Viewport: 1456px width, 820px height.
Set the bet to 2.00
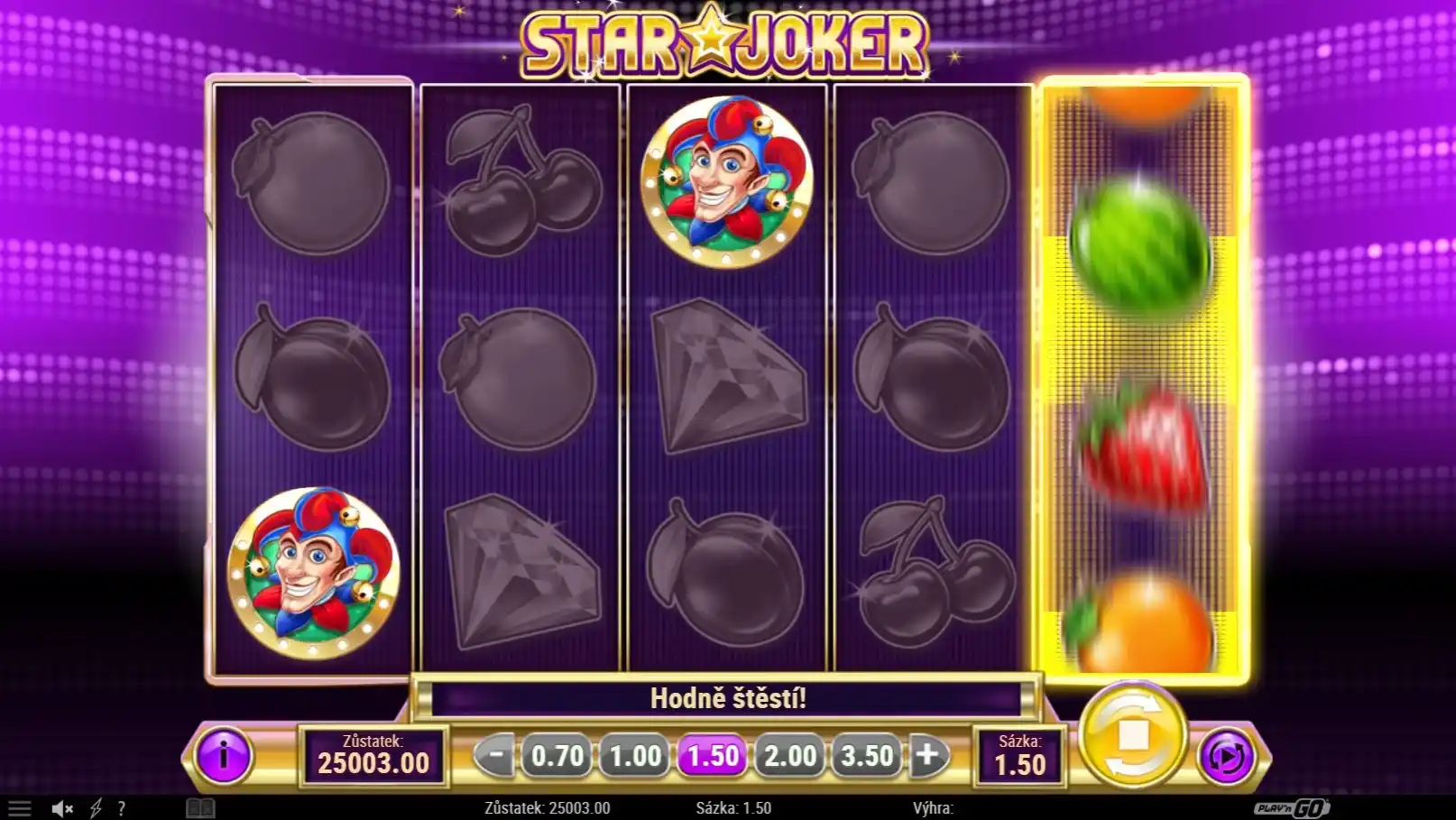(790, 755)
